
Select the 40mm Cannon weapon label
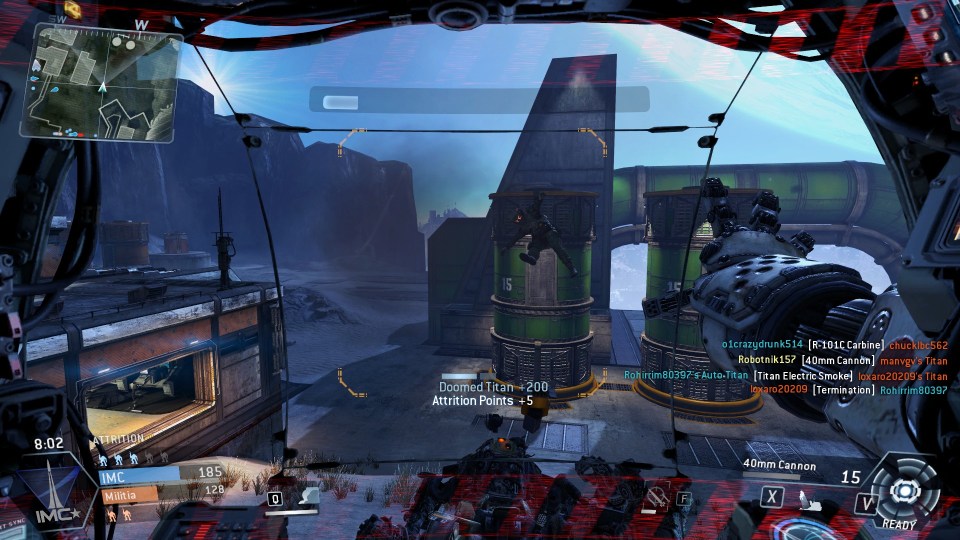(779, 466)
